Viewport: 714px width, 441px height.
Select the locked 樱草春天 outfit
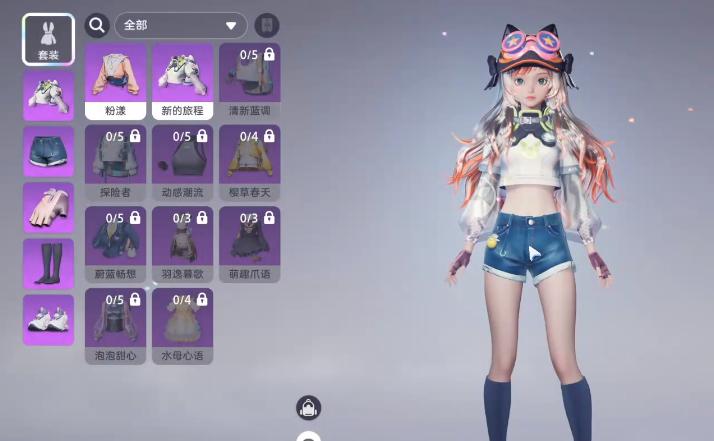pos(249,162)
